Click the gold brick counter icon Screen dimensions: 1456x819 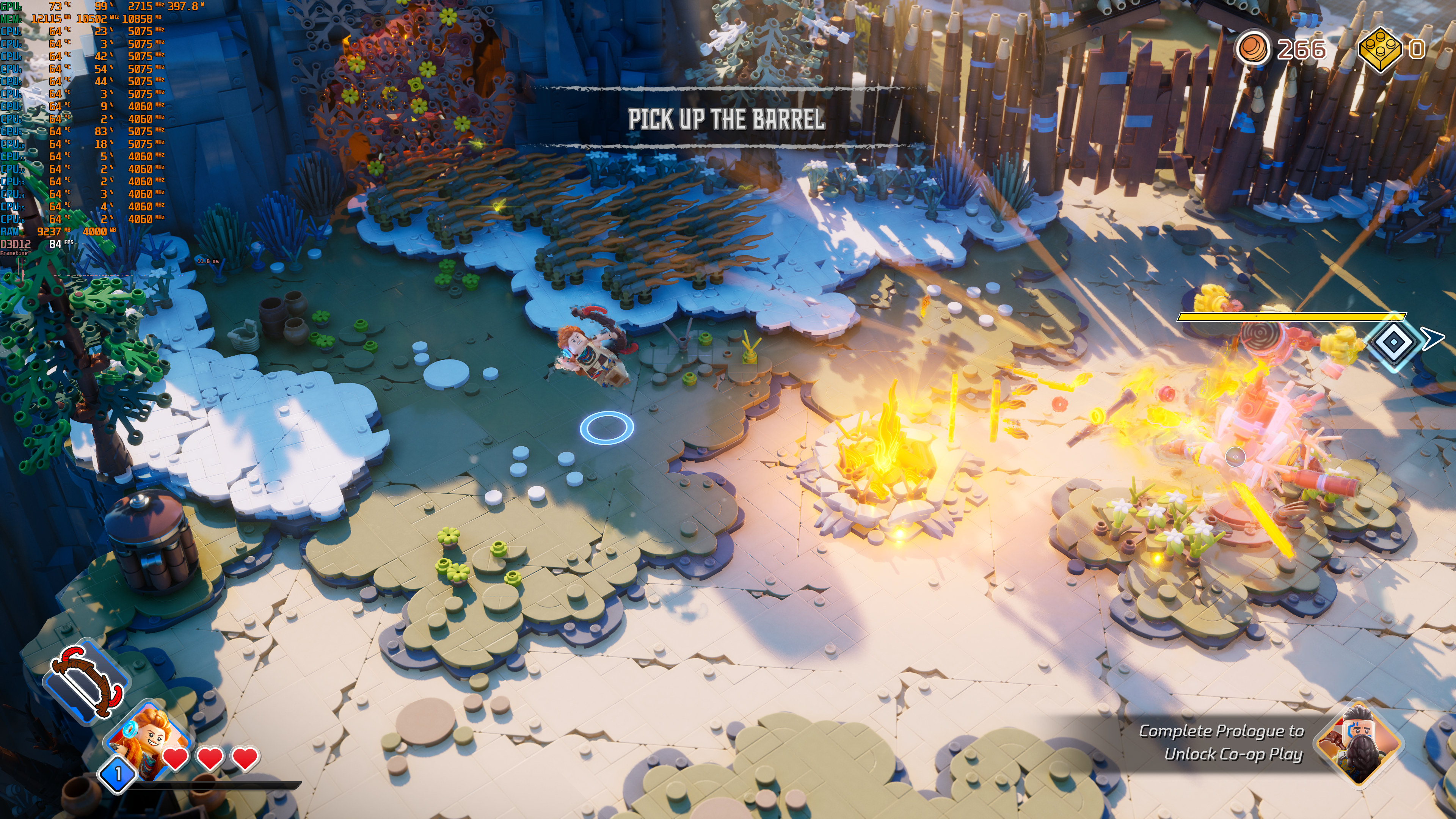1380,50
